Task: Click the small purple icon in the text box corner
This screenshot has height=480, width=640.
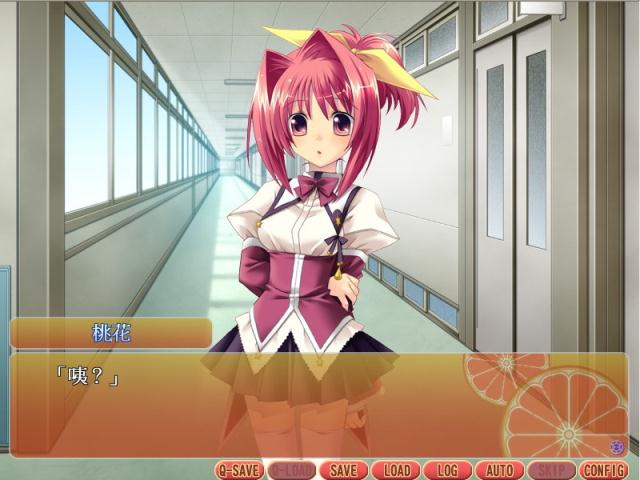Action: pos(617,446)
